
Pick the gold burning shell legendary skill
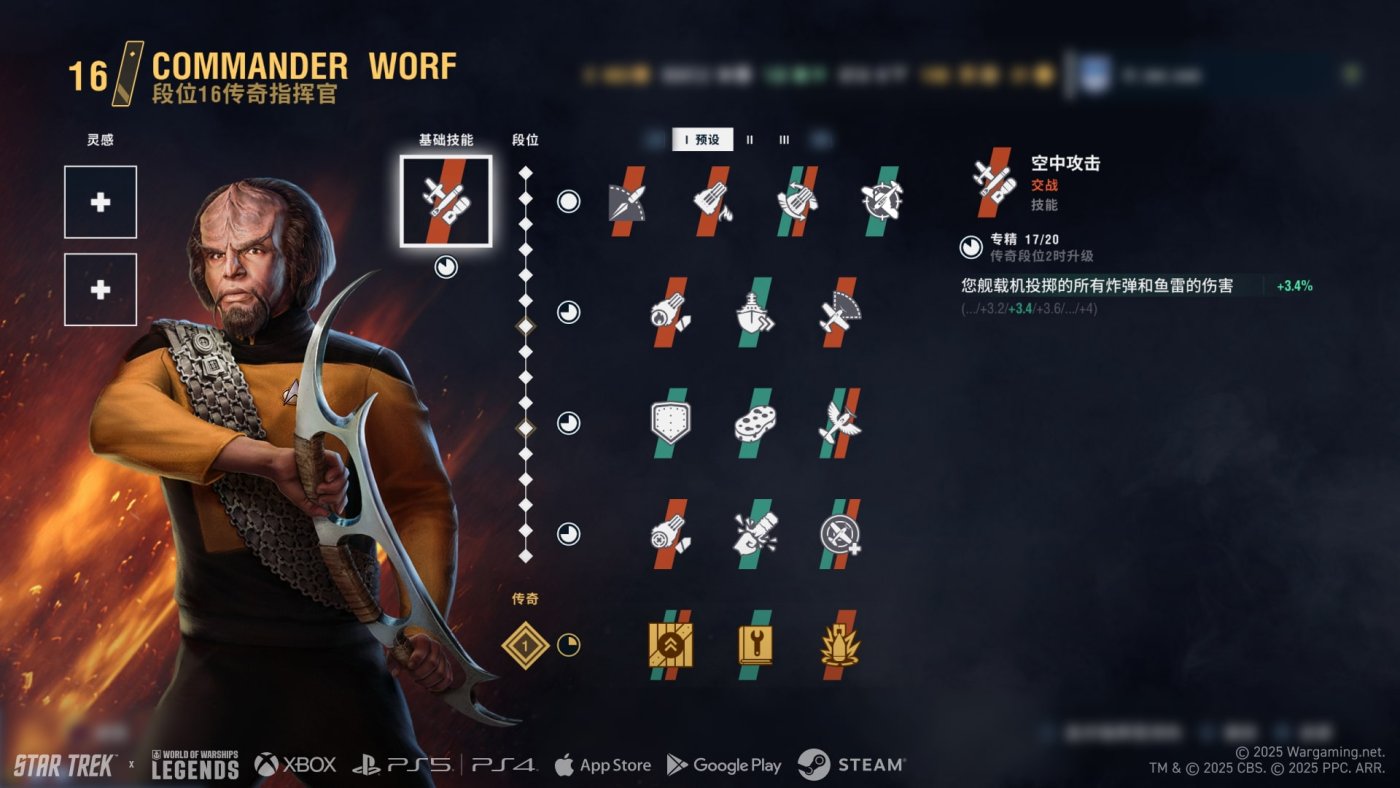(x=840, y=645)
